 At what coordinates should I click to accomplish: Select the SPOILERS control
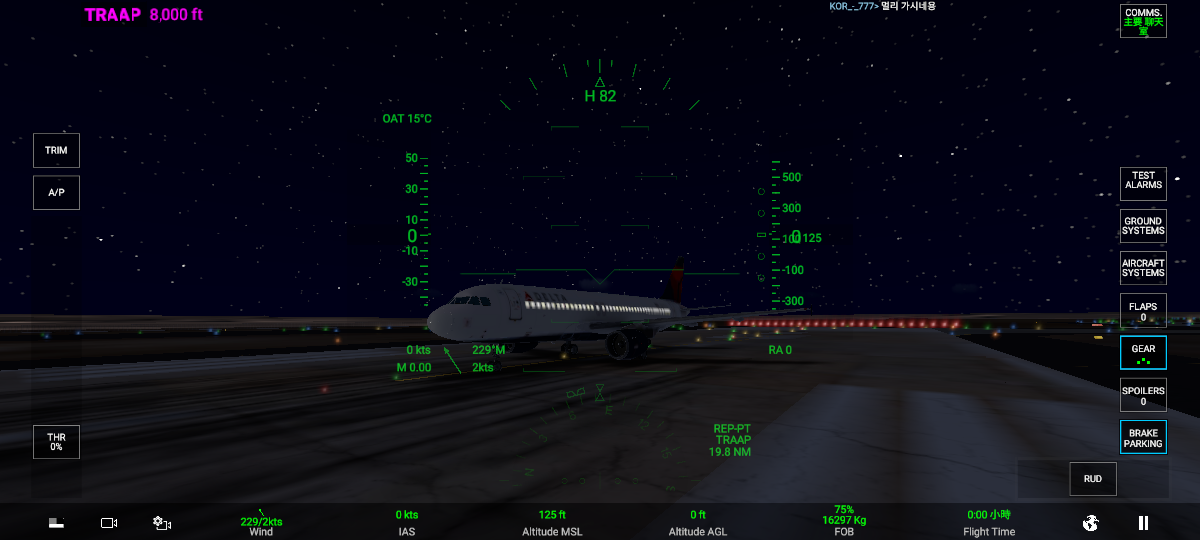click(x=1143, y=395)
